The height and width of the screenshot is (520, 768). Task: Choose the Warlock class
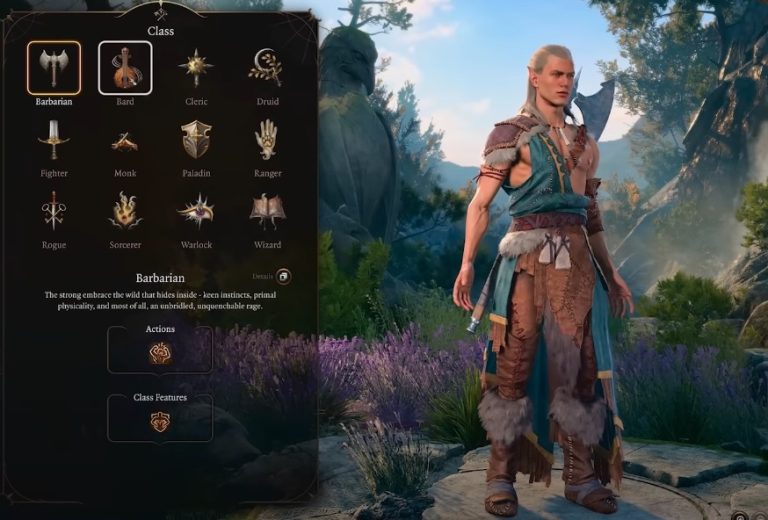click(x=196, y=211)
